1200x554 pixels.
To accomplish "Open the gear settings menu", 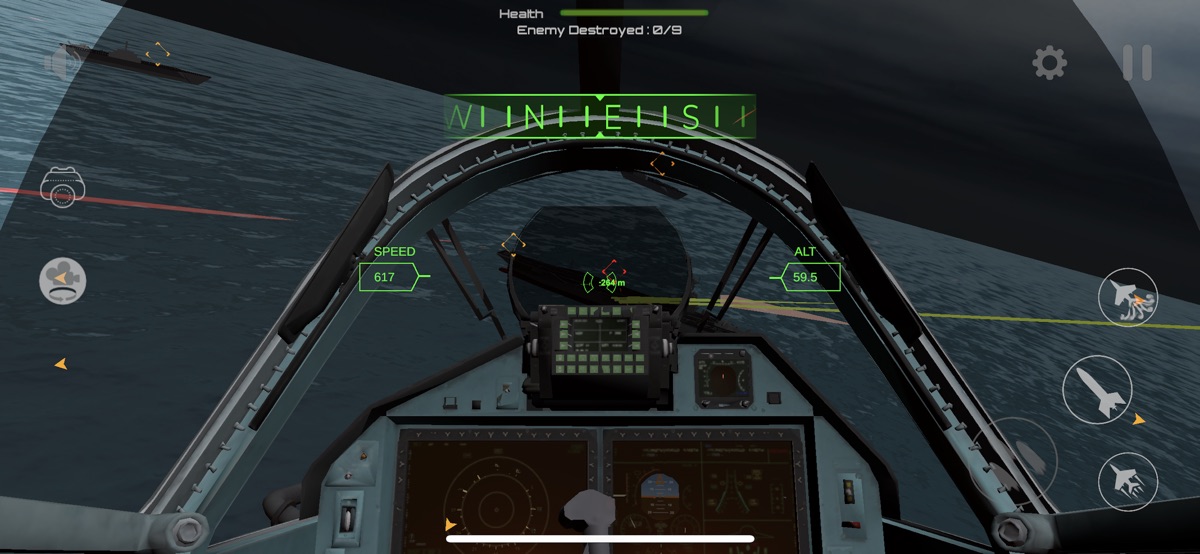I will click(1049, 64).
